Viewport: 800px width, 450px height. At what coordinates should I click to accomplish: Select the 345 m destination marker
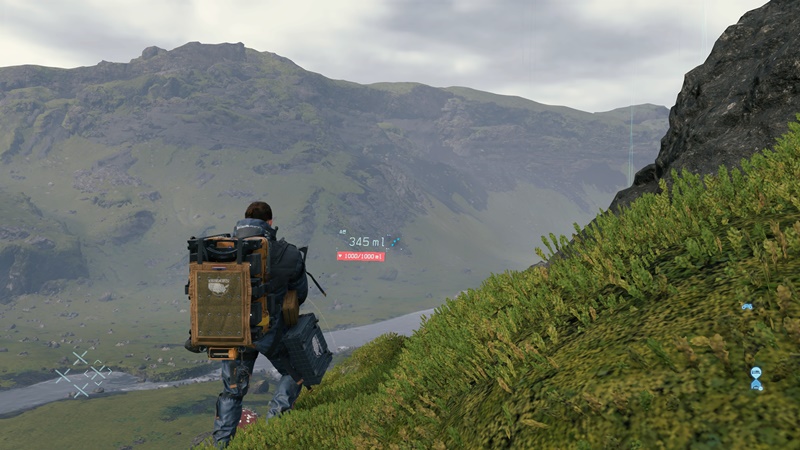click(x=366, y=242)
